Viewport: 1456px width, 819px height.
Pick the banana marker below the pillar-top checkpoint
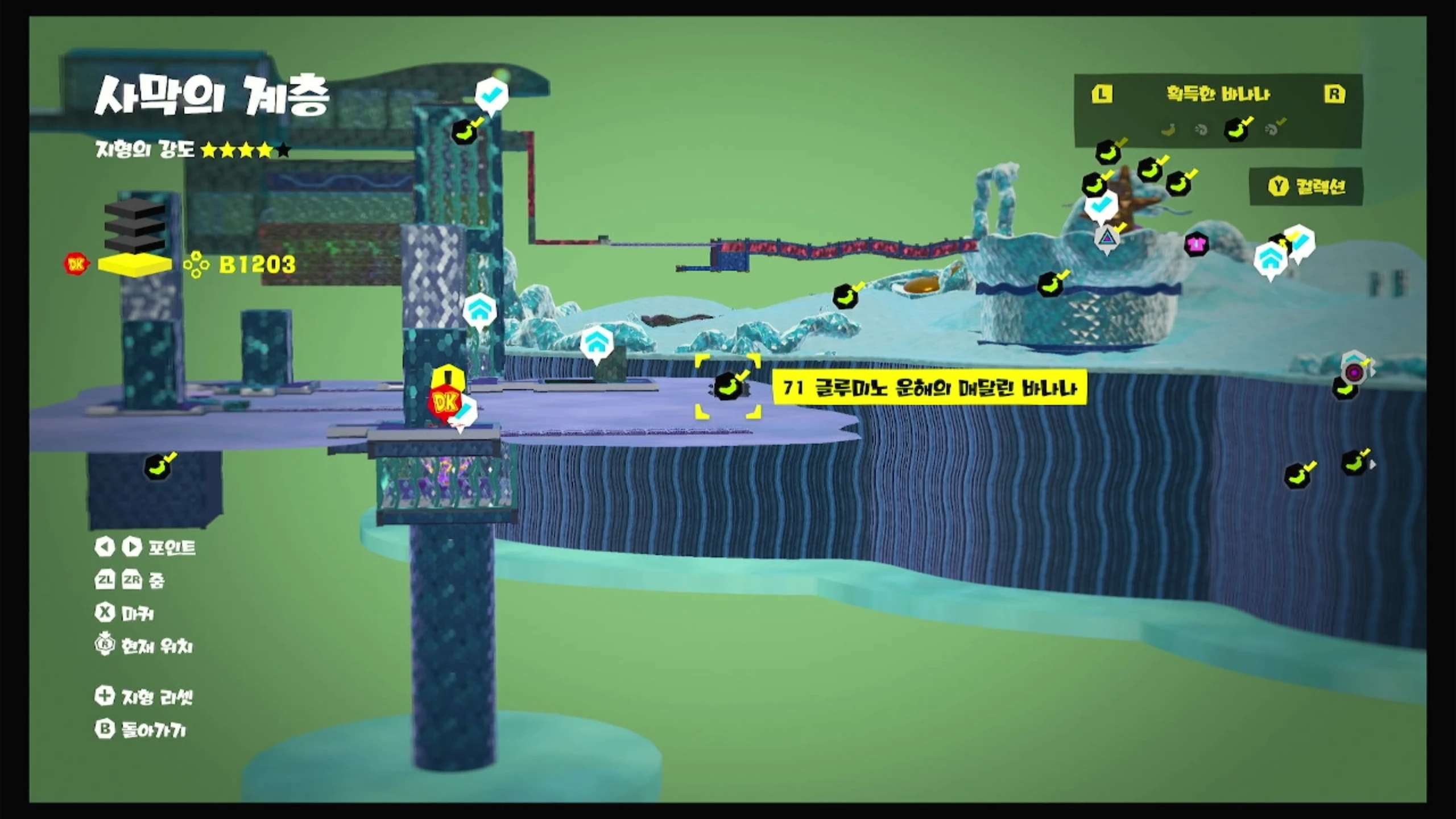(466, 132)
